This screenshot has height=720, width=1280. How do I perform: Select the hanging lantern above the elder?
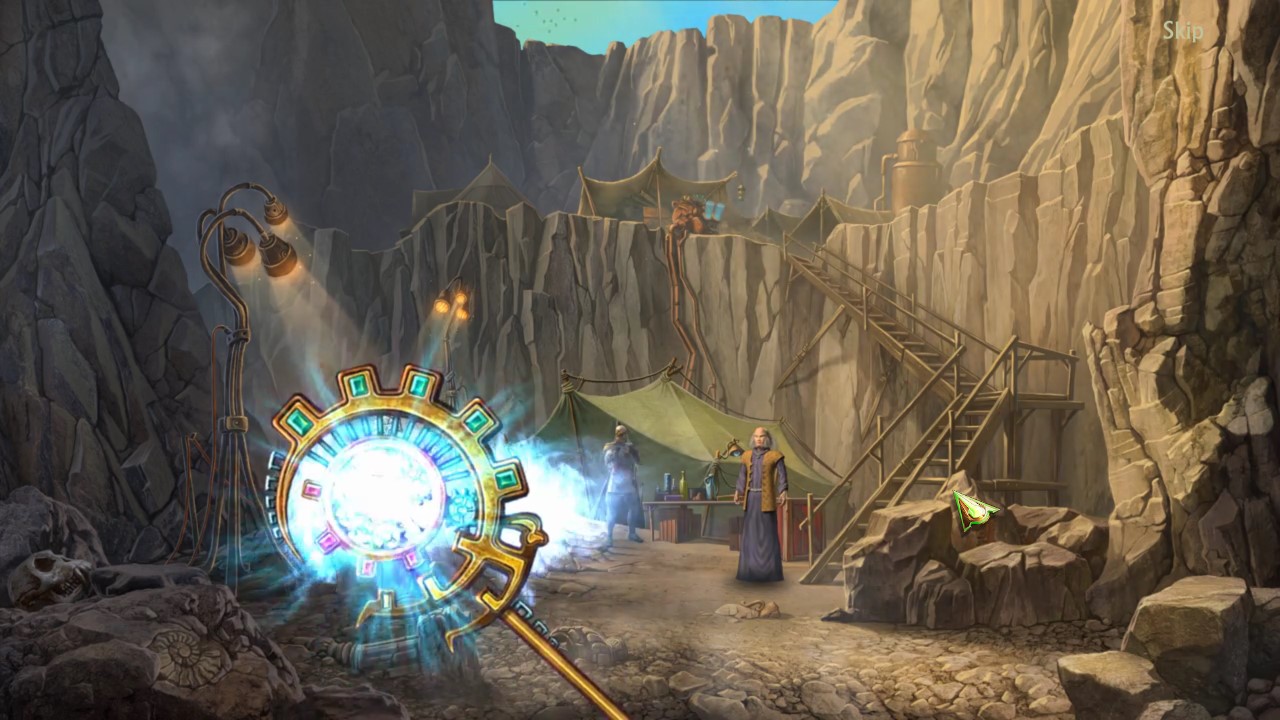click(x=734, y=449)
